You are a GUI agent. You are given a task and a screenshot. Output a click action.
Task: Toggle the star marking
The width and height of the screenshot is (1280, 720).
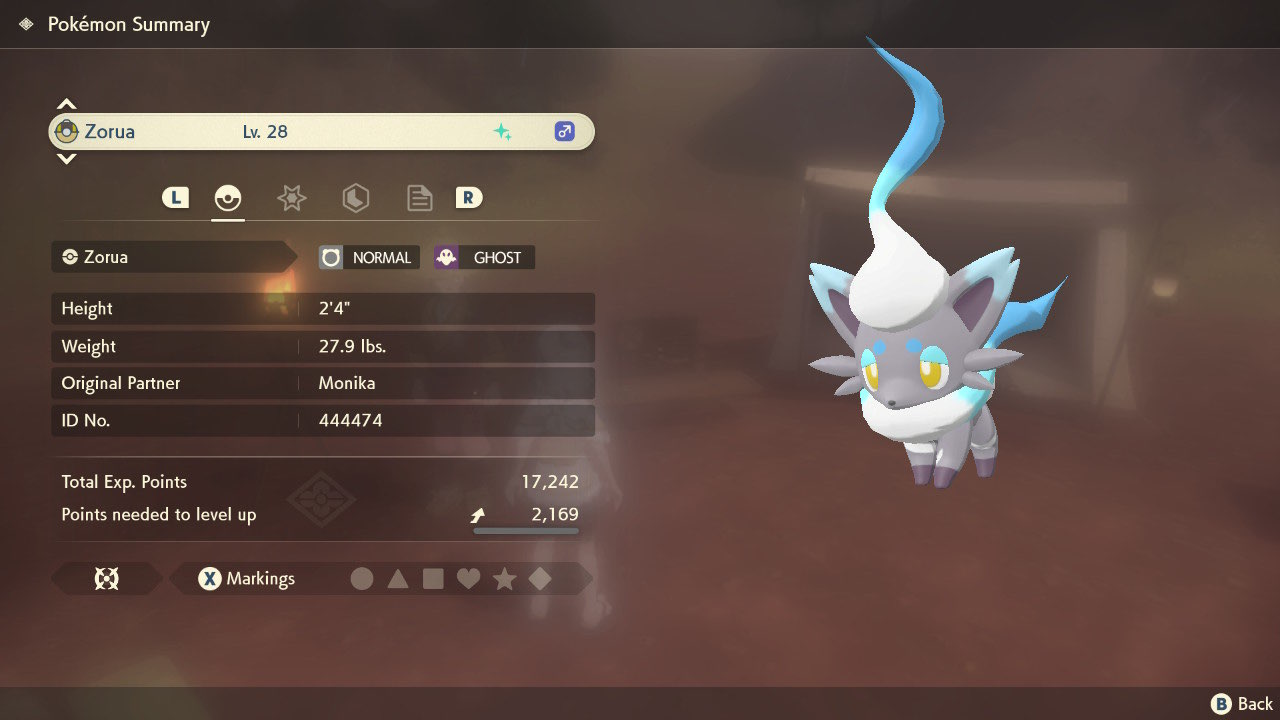click(x=505, y=578)
